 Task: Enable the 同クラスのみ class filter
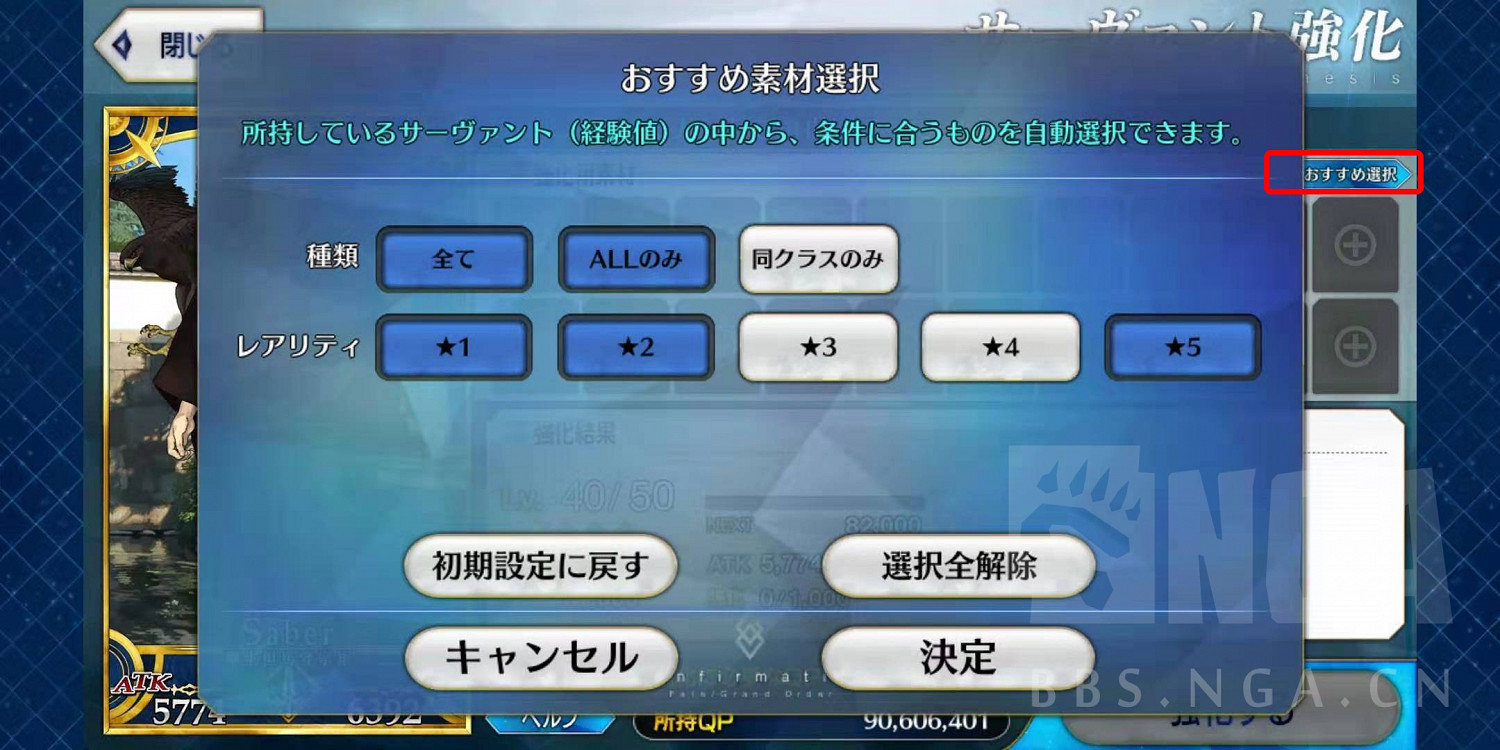pos(818,259)
